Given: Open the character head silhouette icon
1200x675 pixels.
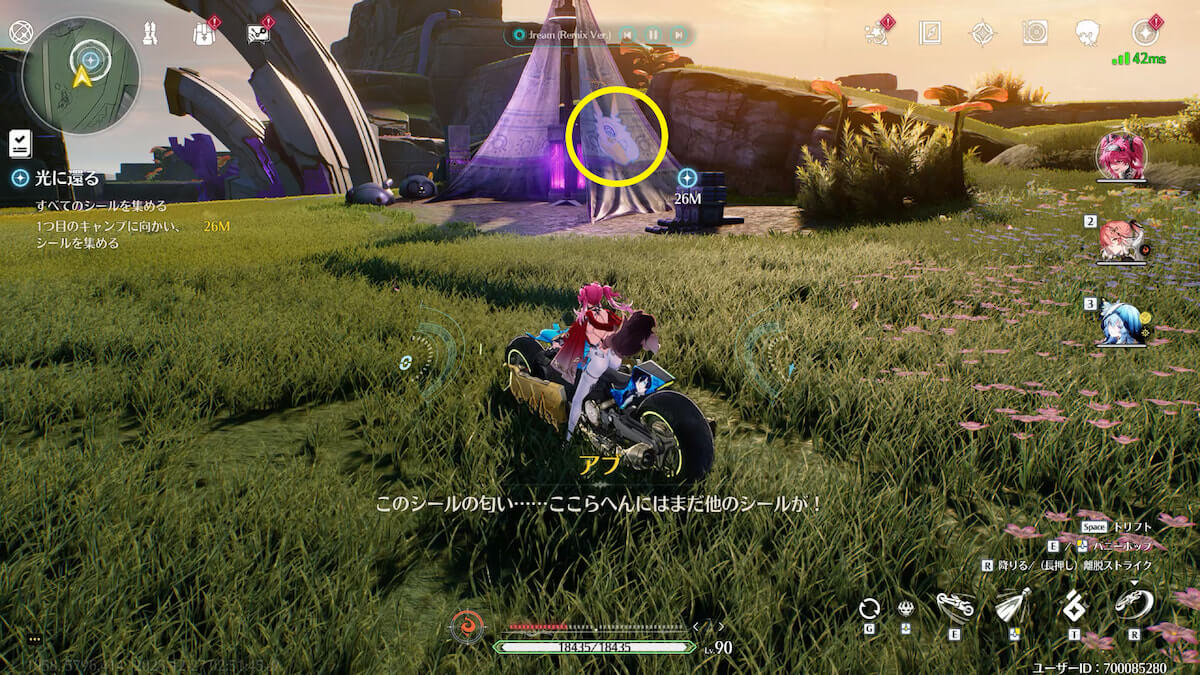Looking at the screenshot, I should coord(1088,33).
